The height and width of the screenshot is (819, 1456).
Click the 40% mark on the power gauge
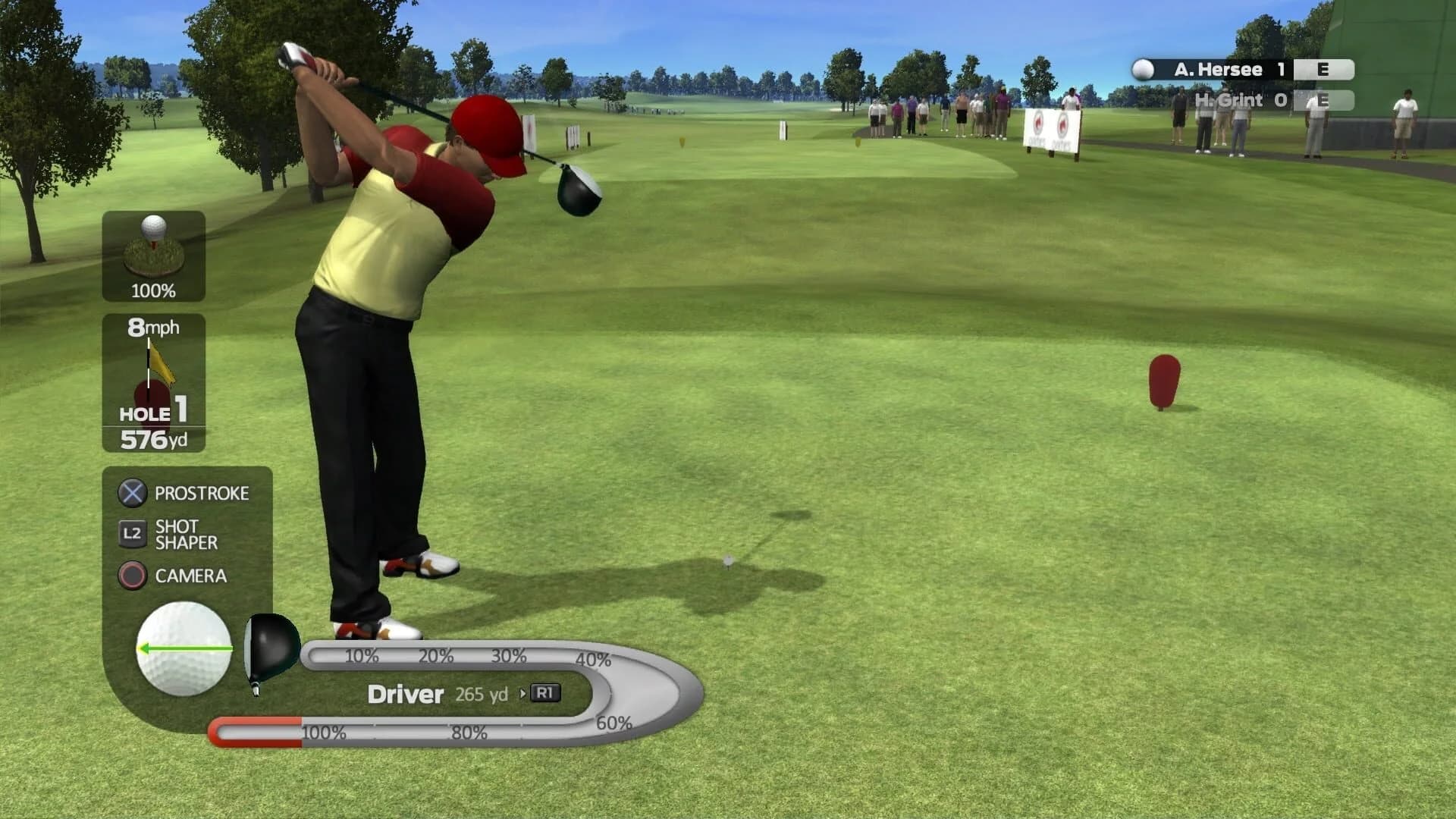pos(592,660)
